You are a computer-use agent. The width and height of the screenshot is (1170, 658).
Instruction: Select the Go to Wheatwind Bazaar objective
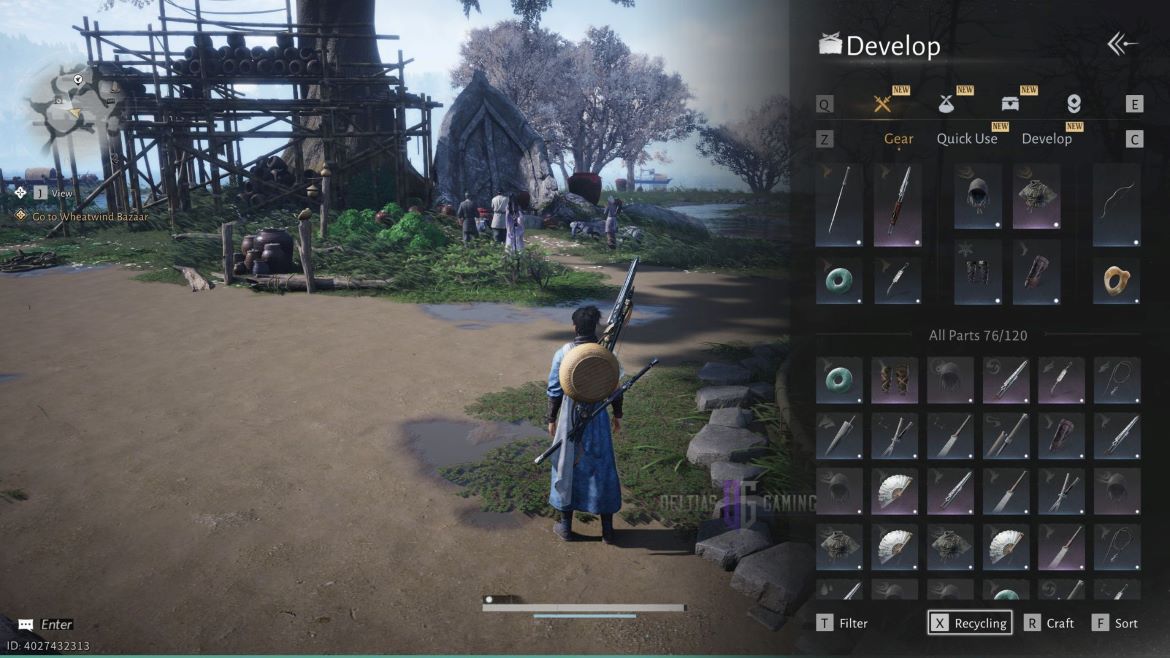click(89, 216)
